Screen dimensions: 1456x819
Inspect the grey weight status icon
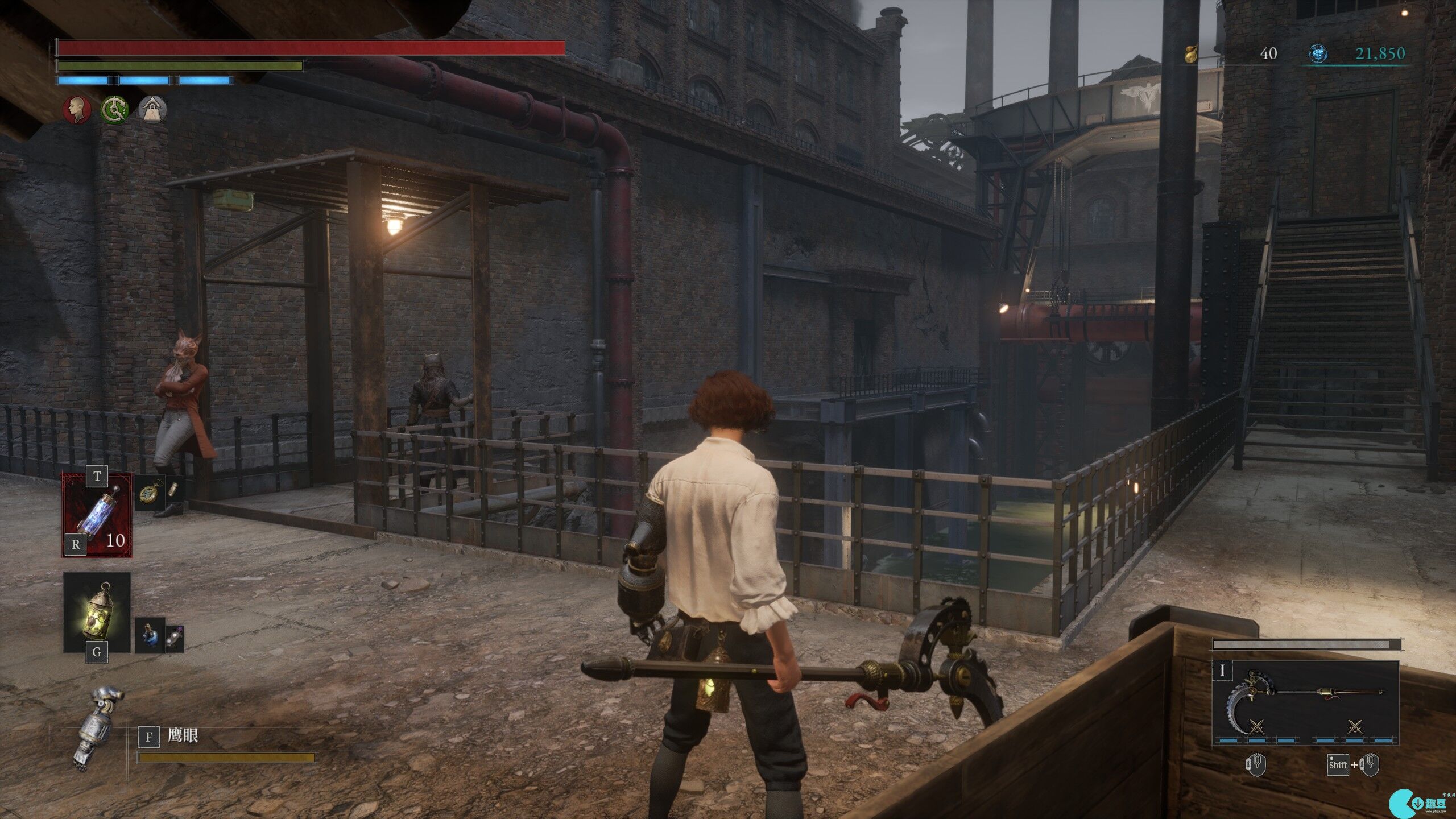[x=152, y=109]
